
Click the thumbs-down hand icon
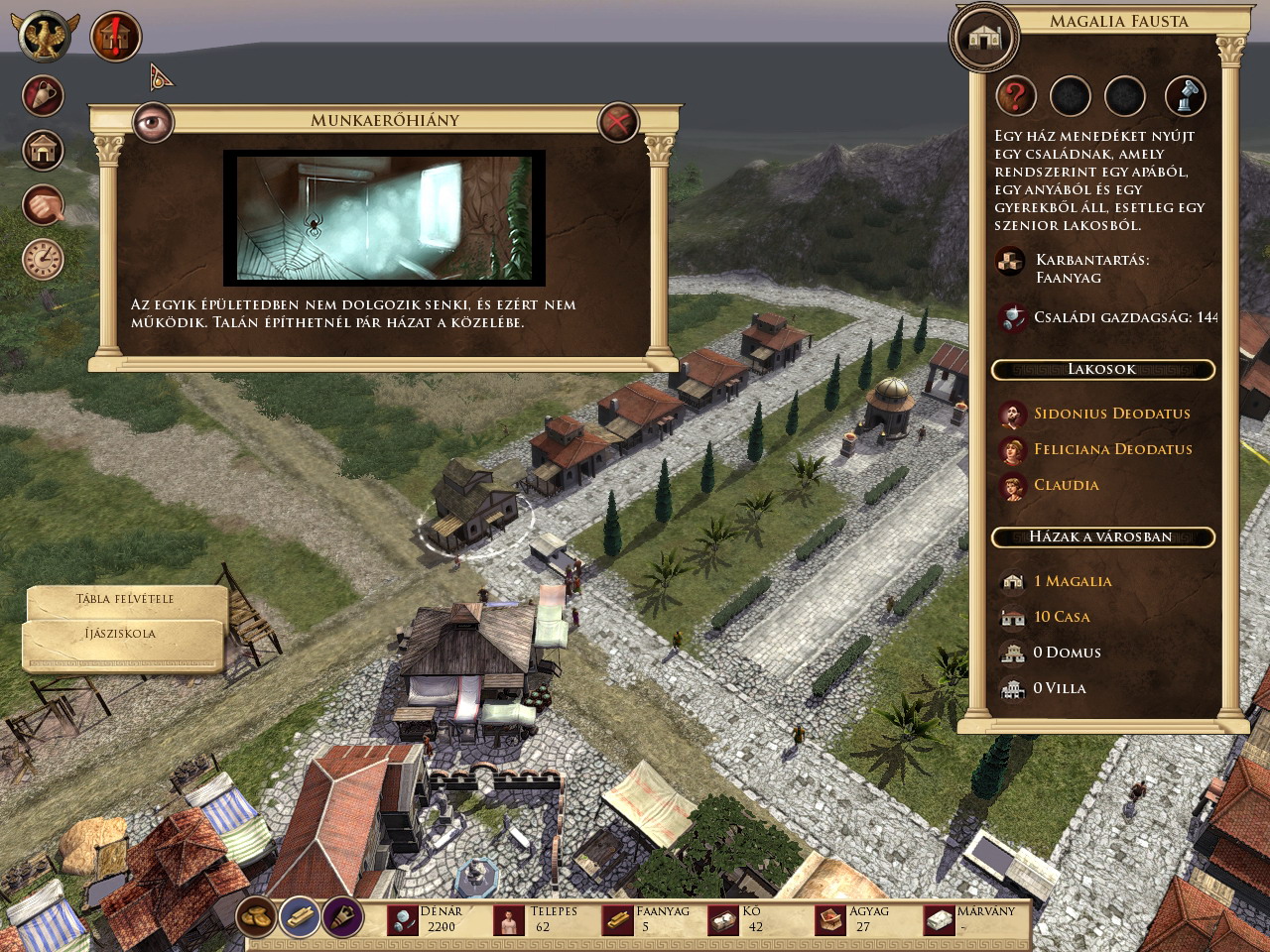point(43,205)
